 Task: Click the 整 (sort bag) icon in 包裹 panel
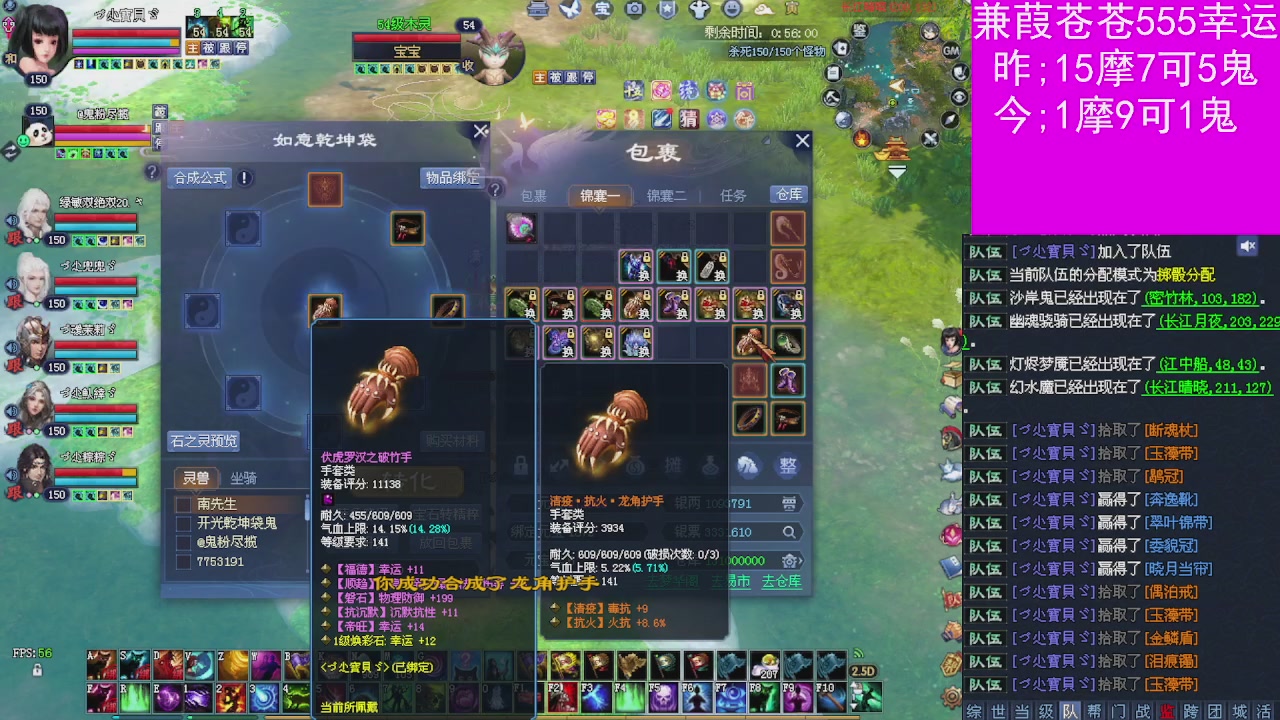787,464
